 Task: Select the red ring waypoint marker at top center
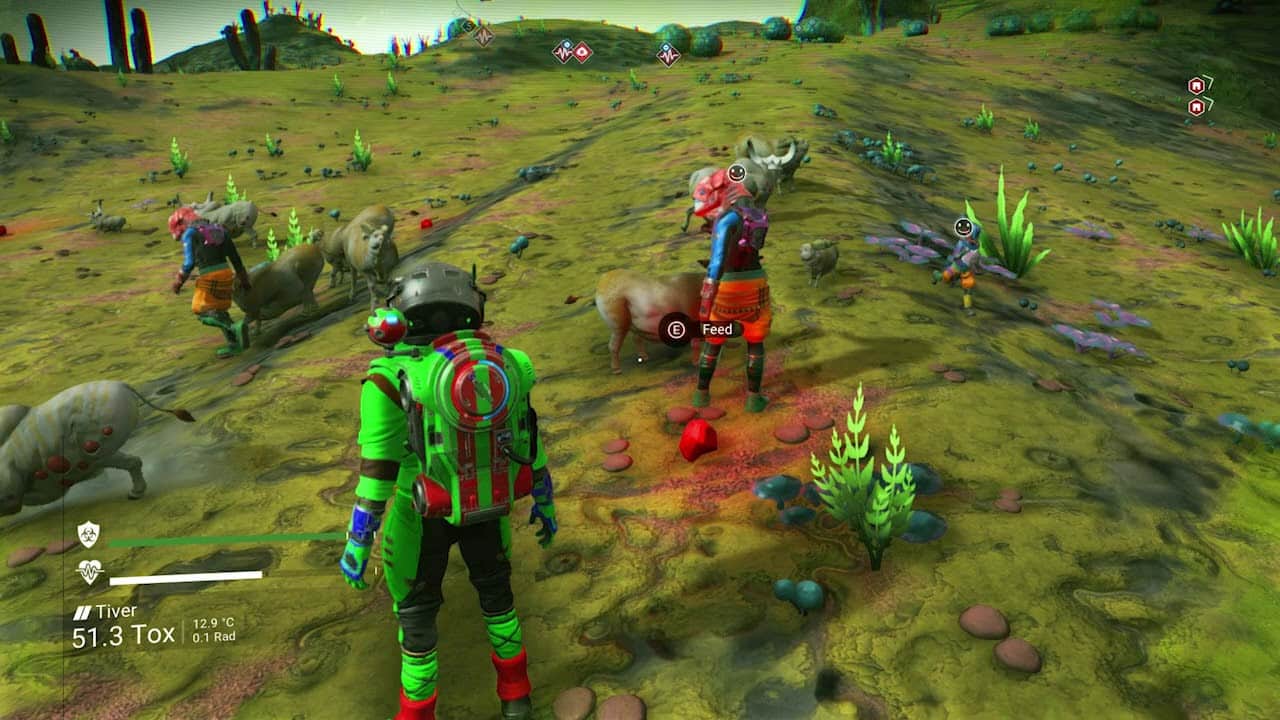(x=582, y=52)
